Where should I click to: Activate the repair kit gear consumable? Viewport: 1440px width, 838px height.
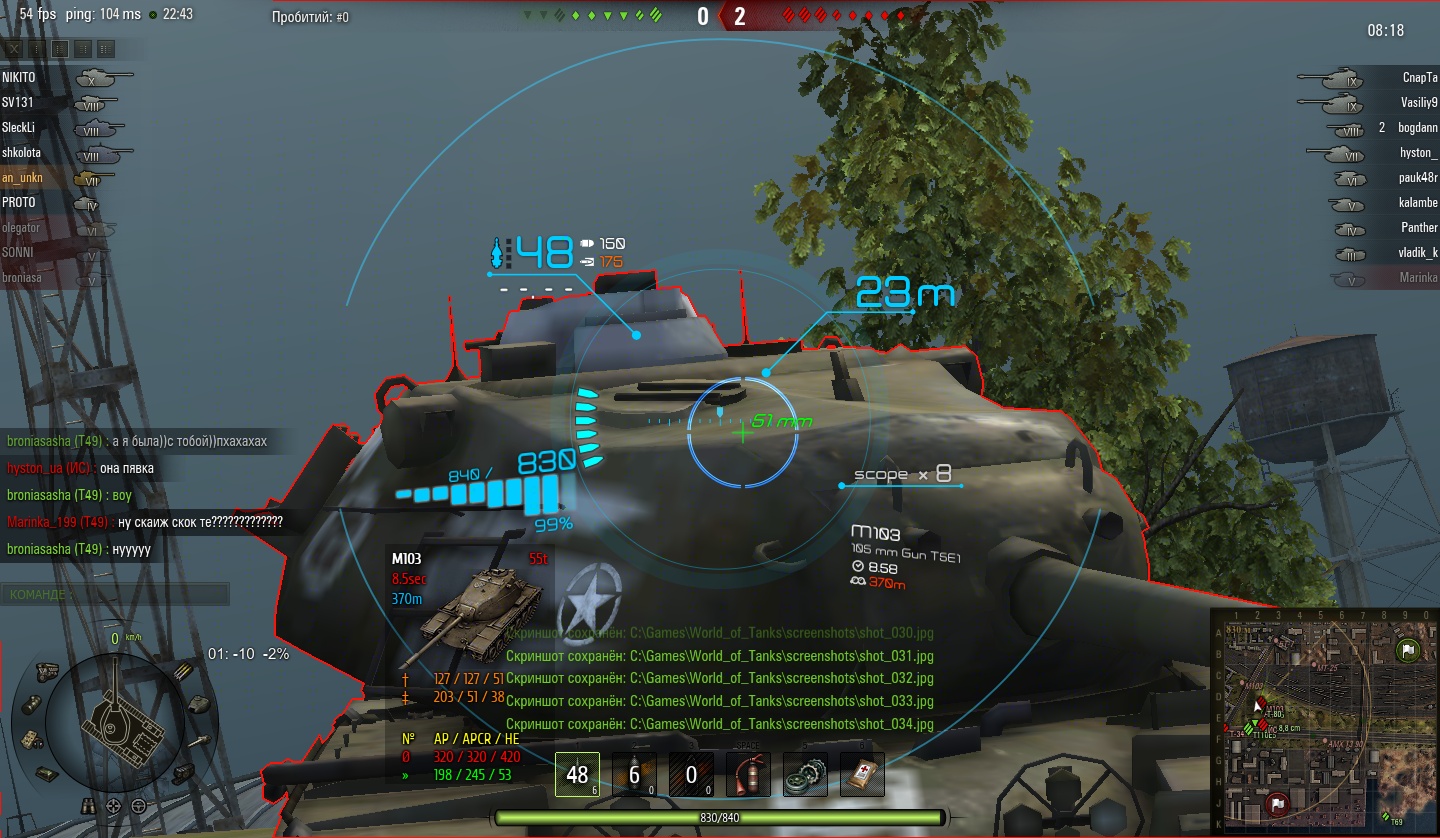pos(805,775)
